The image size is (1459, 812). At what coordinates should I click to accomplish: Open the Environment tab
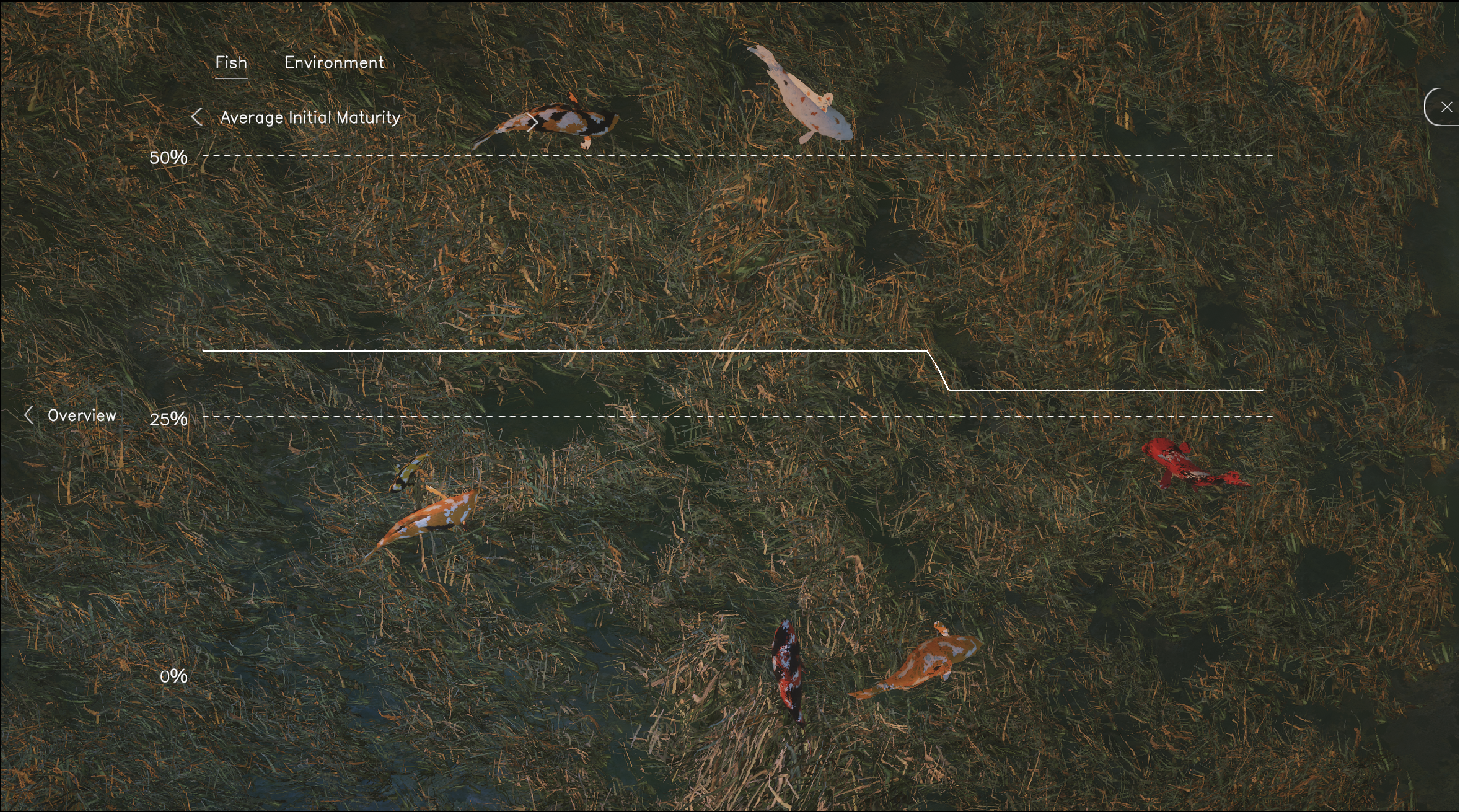[334, 63]
